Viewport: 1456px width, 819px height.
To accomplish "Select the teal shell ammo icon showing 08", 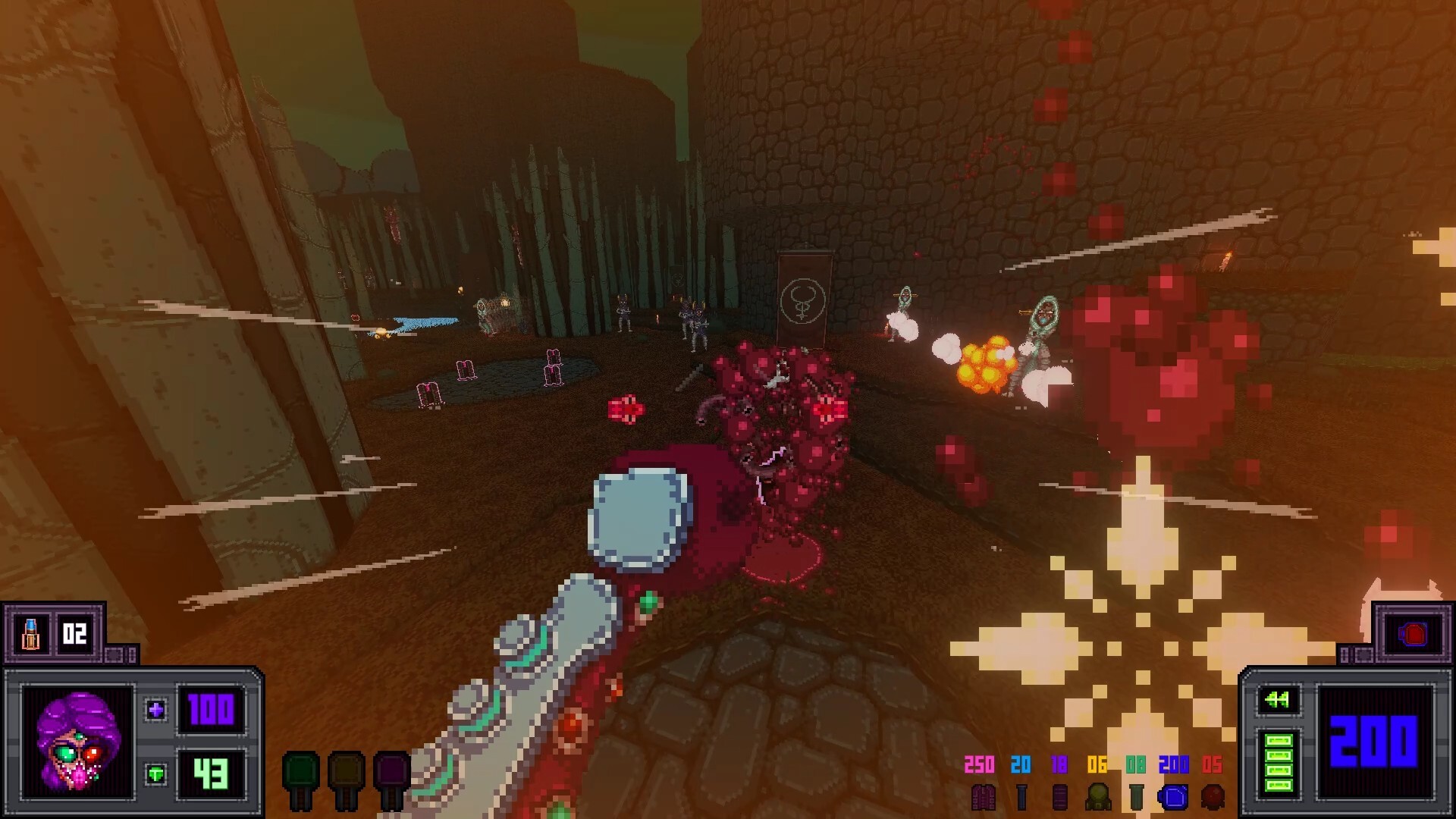I will (x=1137, y=796).
